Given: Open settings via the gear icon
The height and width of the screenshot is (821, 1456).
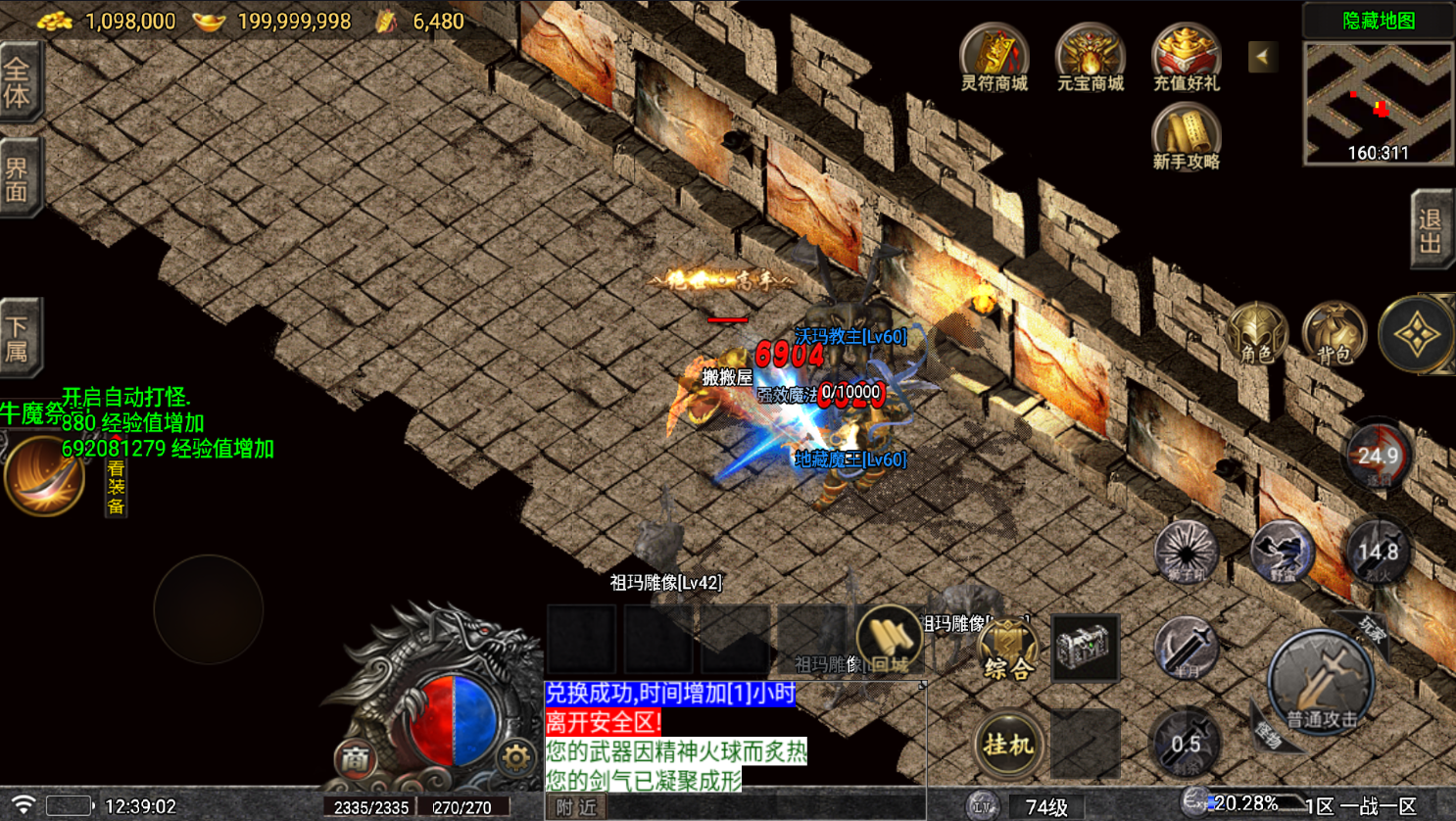Looking at the screenshot, I should (x=515, y=757).
